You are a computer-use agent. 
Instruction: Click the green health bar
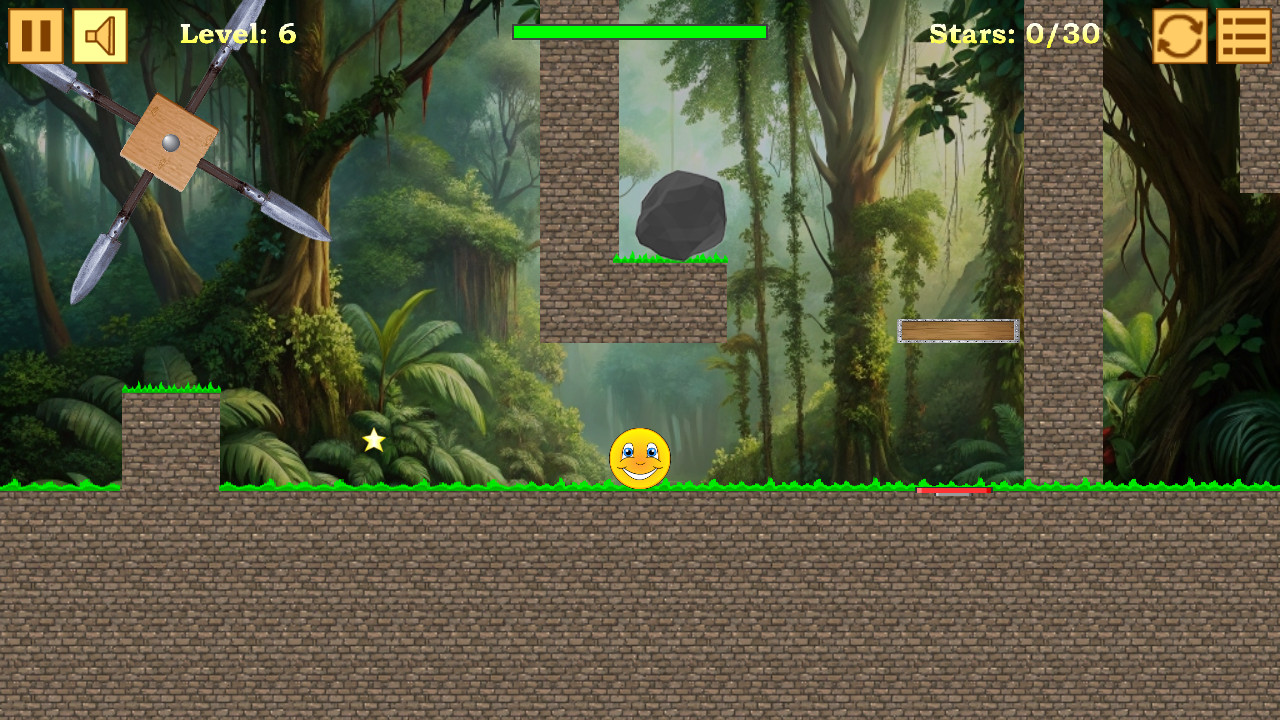[640, 32]
